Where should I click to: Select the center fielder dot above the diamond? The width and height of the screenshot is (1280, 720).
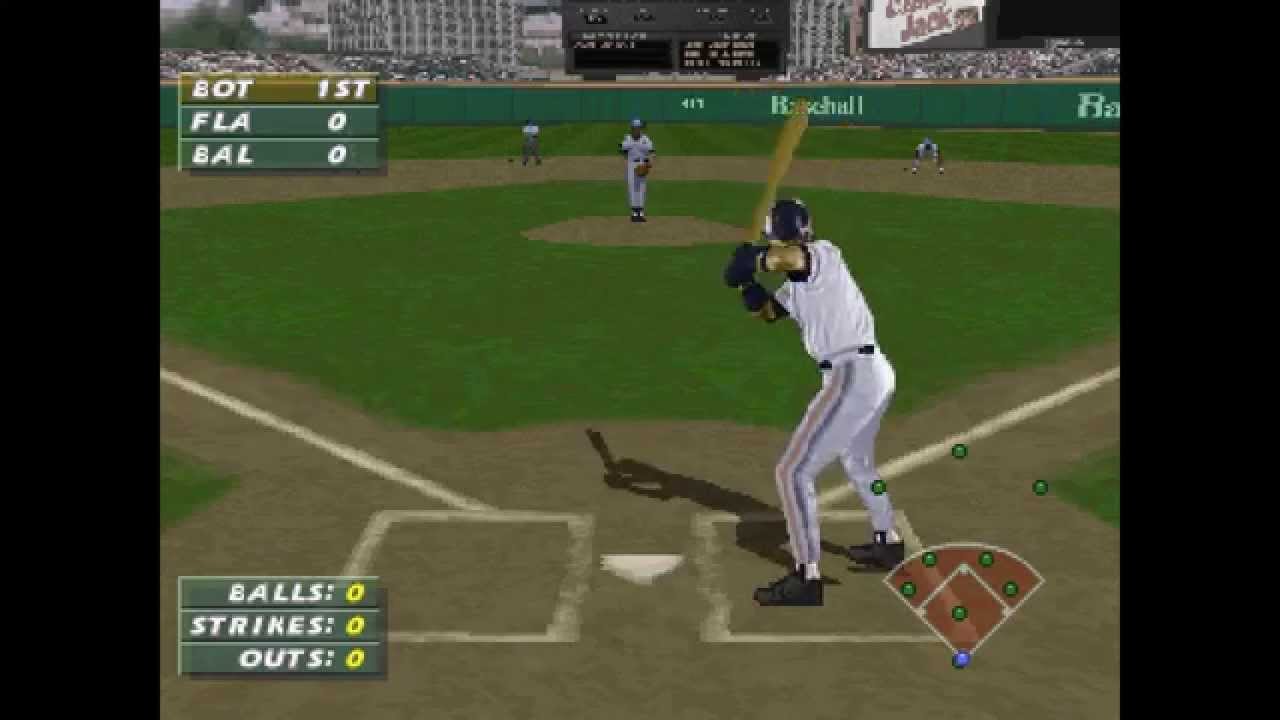(x=959, y=451)
